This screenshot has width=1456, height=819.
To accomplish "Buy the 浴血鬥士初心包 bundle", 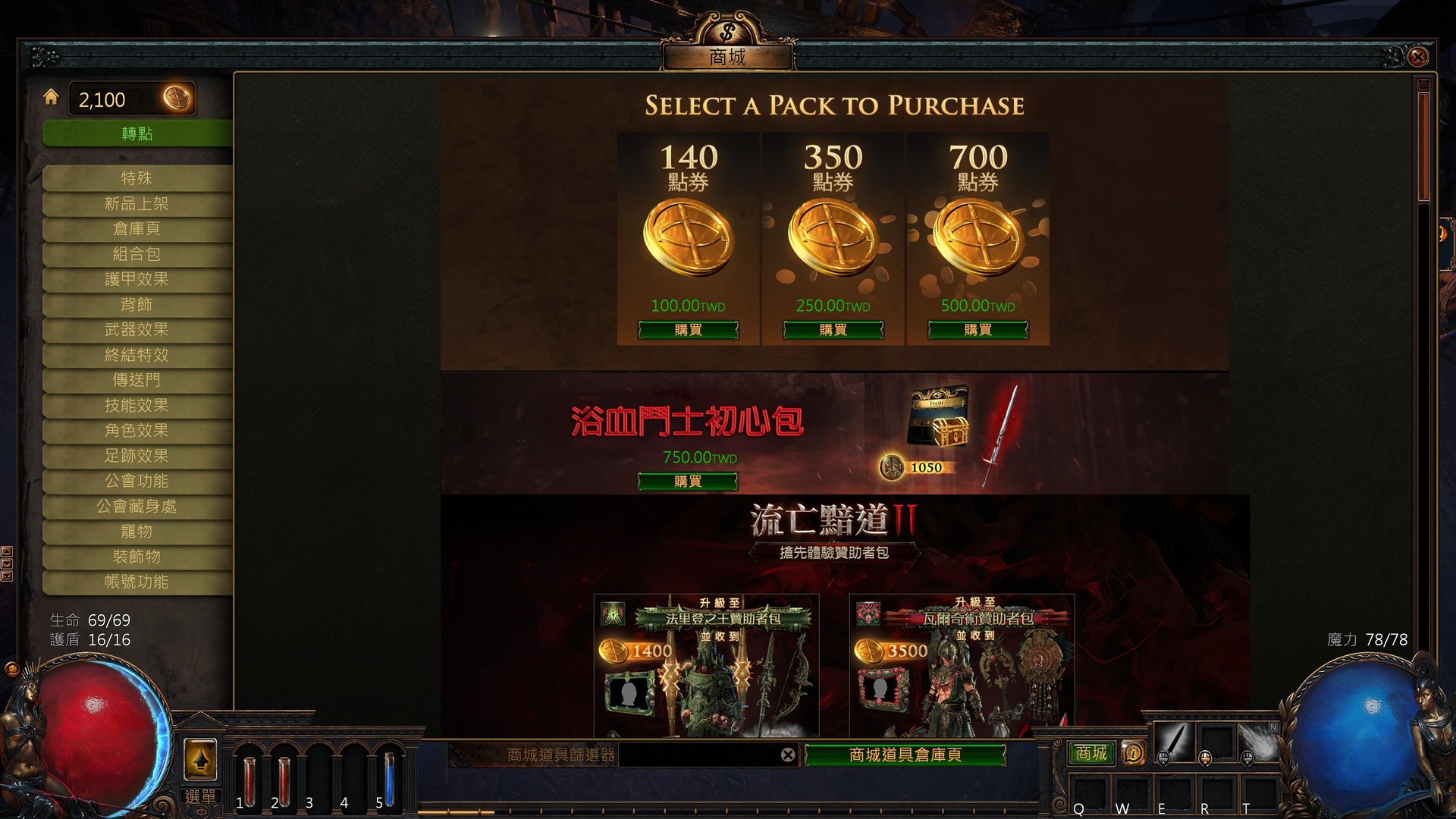I will point(688,481).
